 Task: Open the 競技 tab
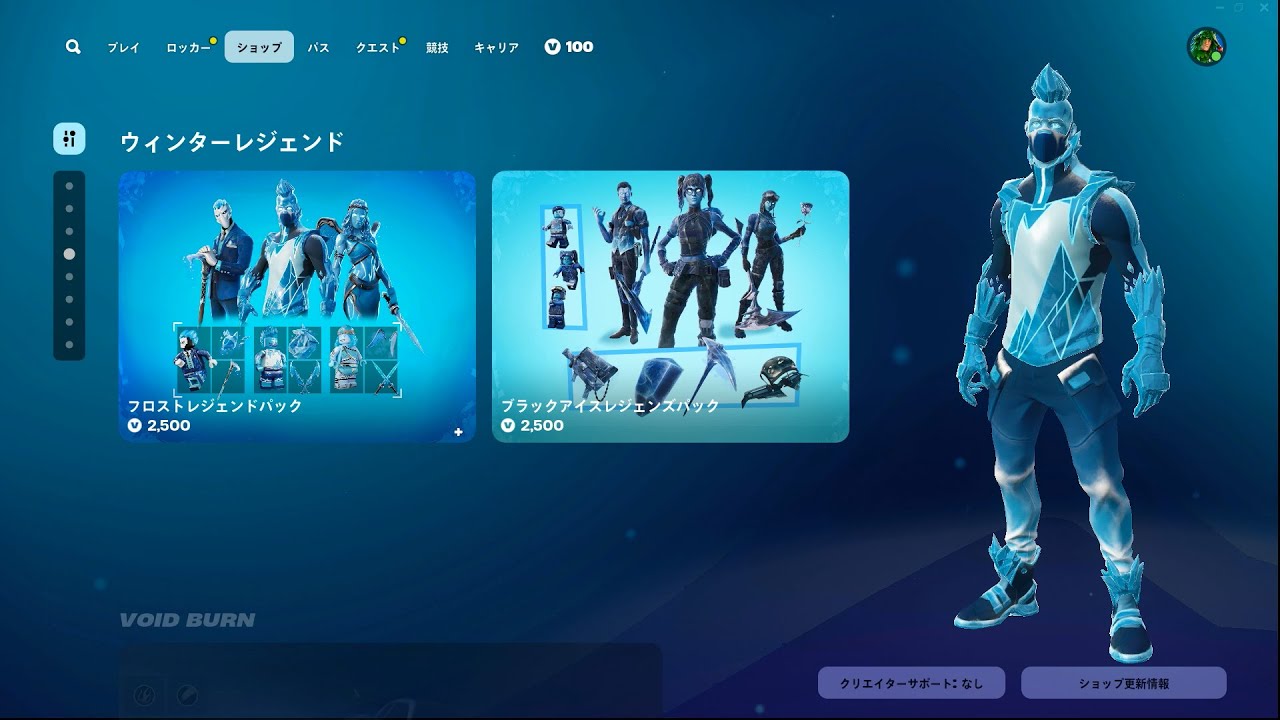tap(435, 47)
